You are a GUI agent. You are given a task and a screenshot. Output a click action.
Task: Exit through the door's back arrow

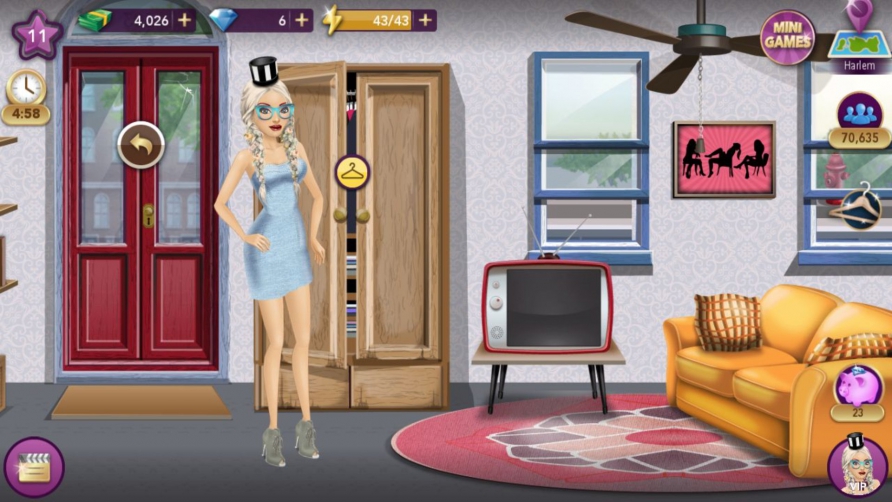point(141,145)
